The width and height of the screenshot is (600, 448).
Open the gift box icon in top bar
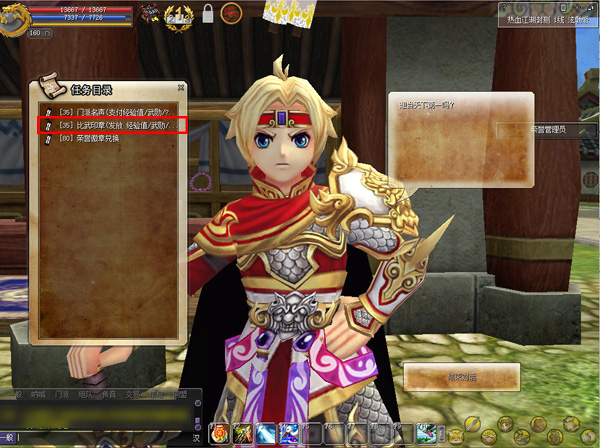150,13
